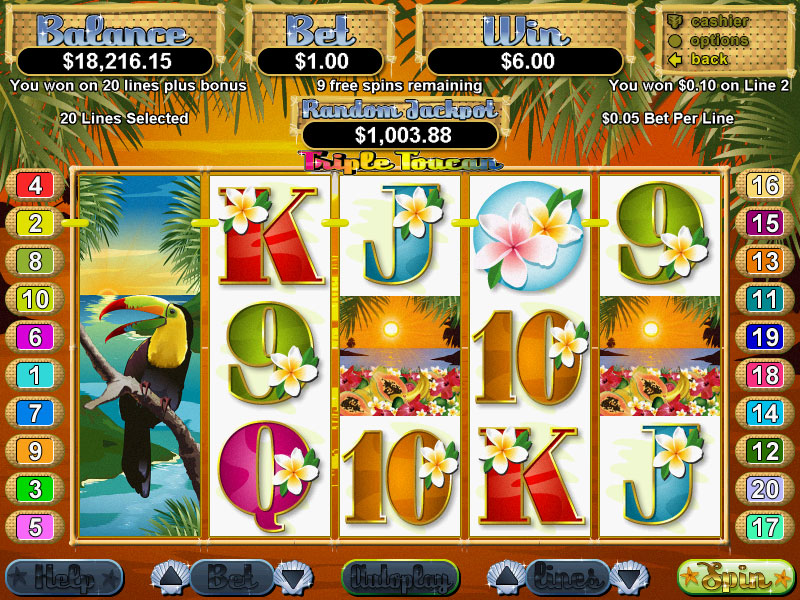
Task: Select payline number 13
Action: click(765, 261)
